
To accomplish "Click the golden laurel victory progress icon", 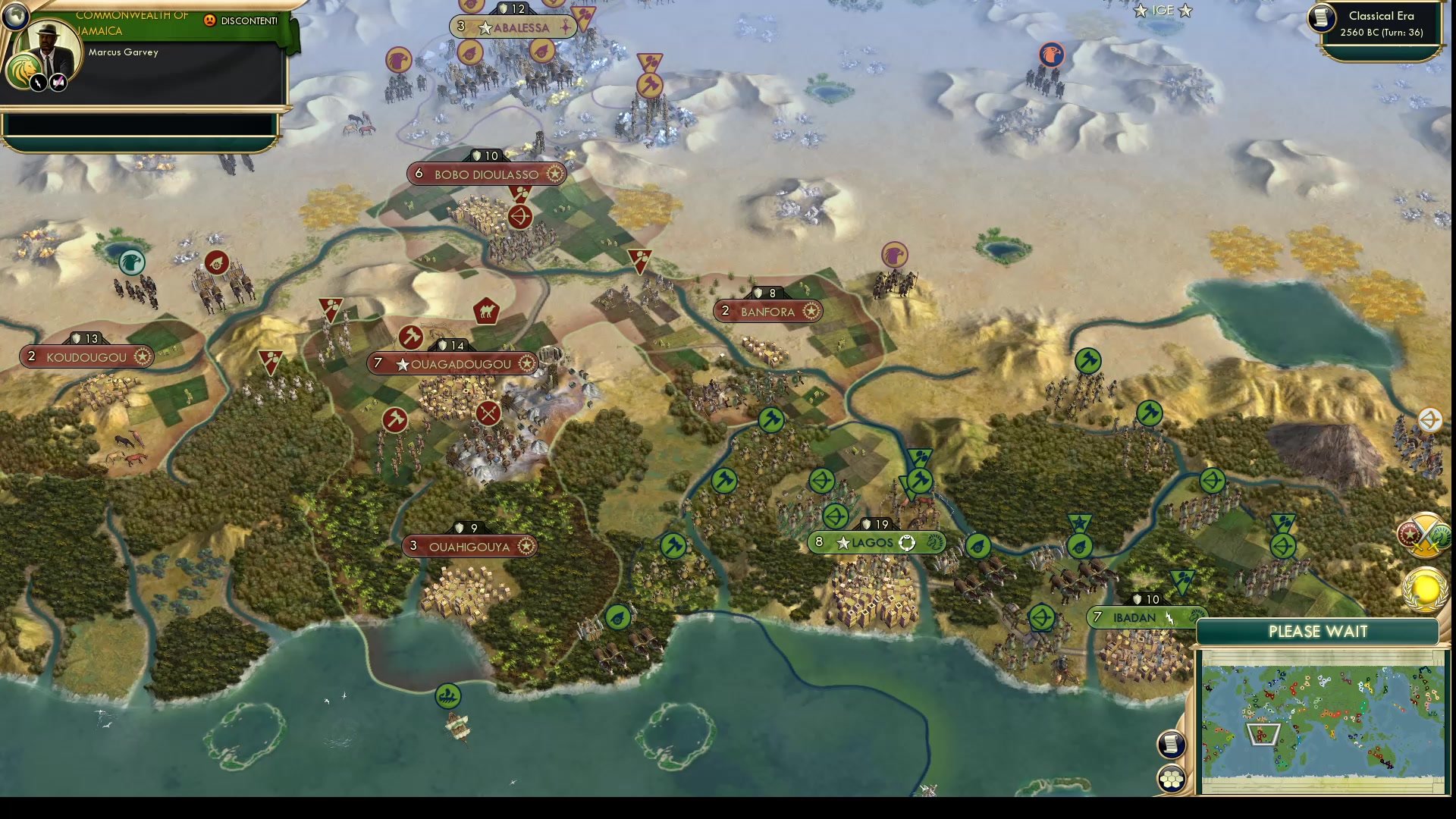I will point(1424,588).
